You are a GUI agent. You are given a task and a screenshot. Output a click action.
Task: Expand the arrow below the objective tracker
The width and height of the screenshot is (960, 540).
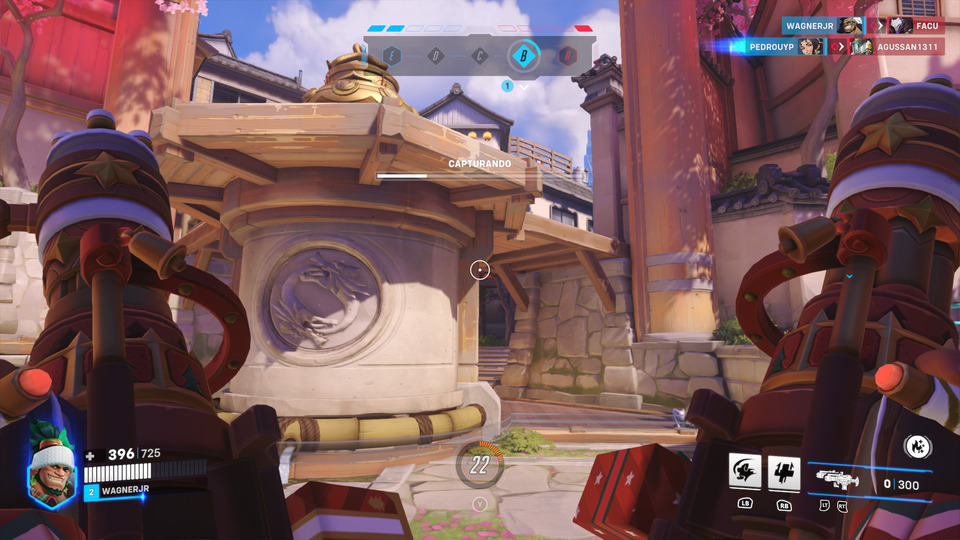(523, 87)
